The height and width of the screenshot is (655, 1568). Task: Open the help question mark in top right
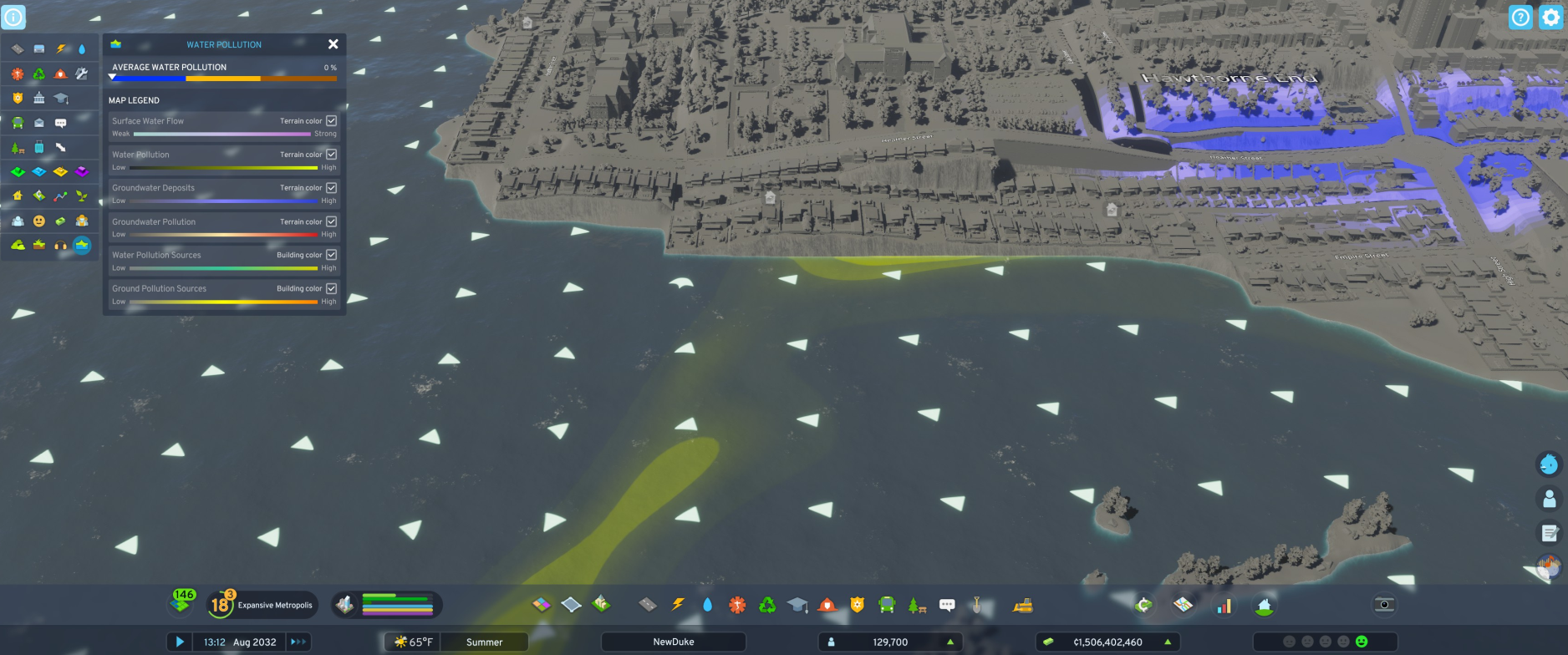[1520, 17]
